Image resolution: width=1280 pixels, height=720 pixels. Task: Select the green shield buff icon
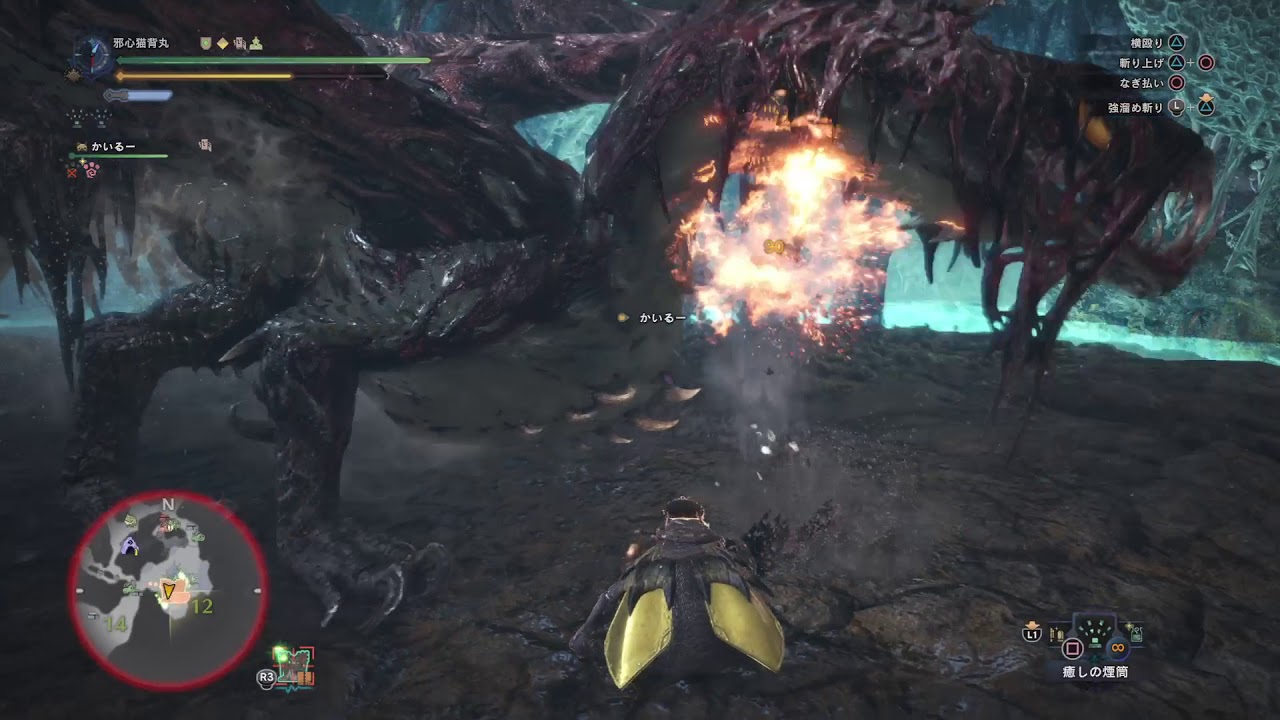coord(206,43)
